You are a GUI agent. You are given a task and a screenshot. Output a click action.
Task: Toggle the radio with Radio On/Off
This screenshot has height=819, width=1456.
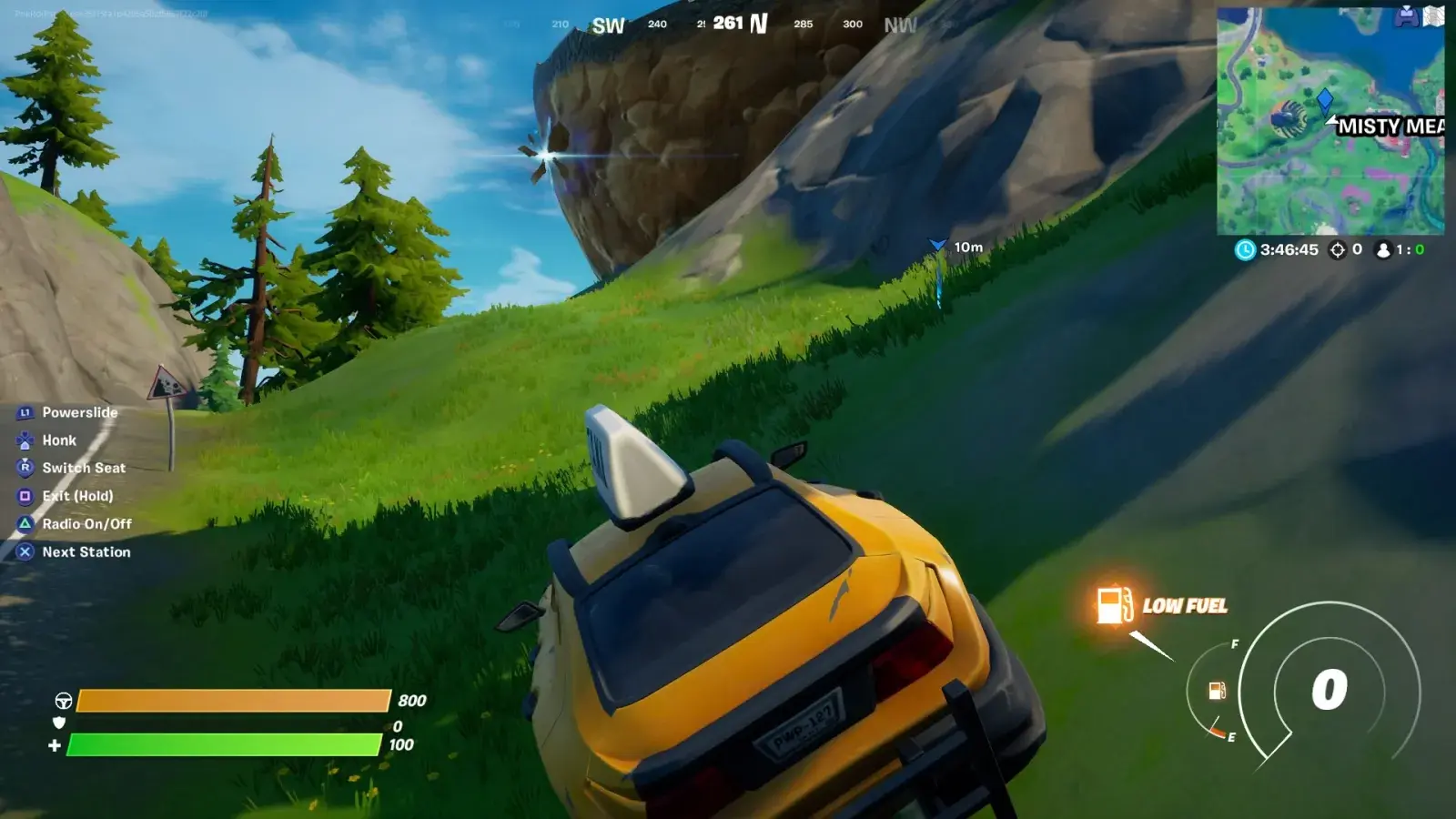coord(86,524)
